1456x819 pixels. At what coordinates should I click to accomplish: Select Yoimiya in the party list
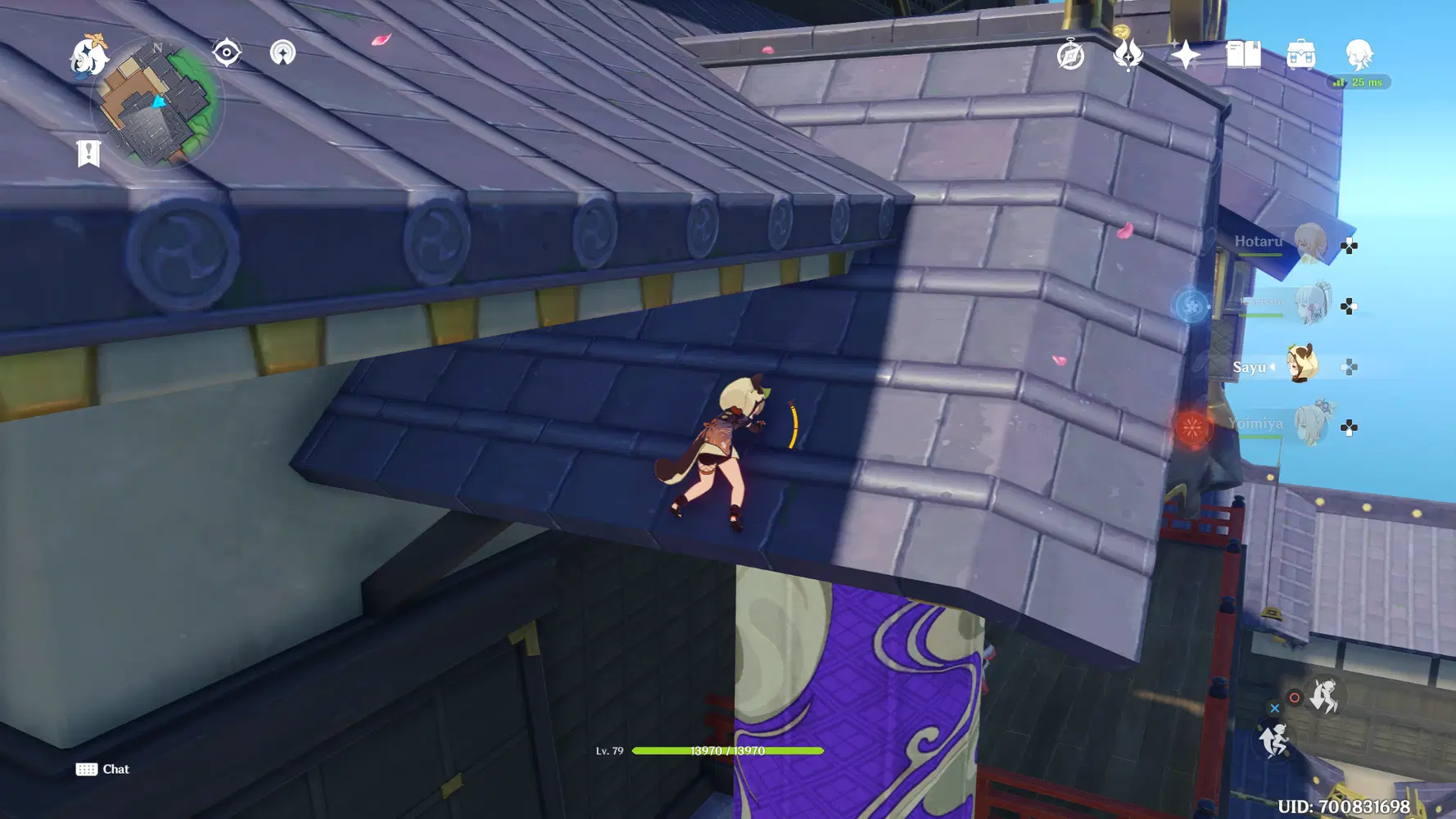coord(1311,423)
